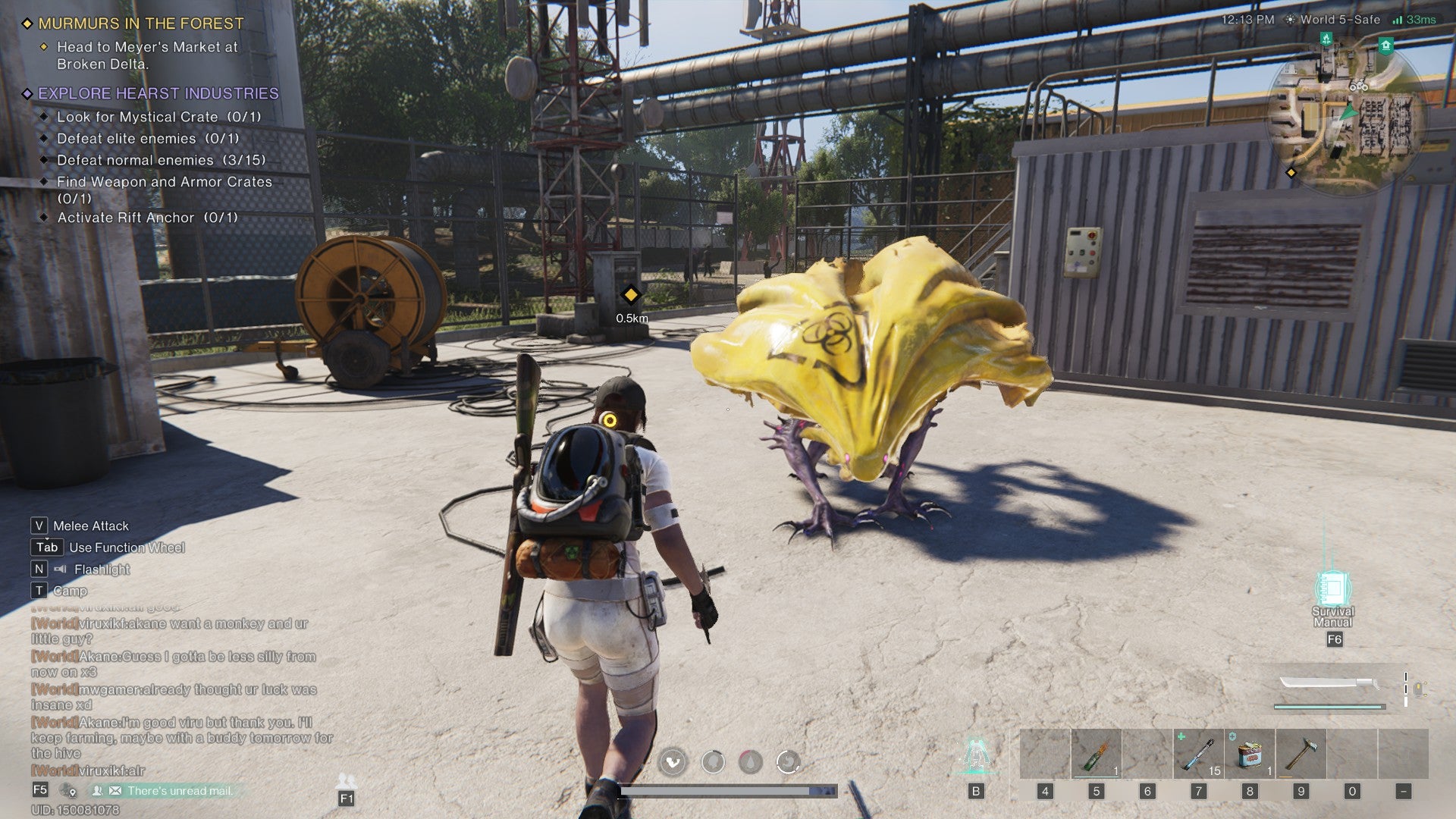Click the chat location settings icon
The height and width of the screenshot is (819, 1456).
(x=69, y=791)
